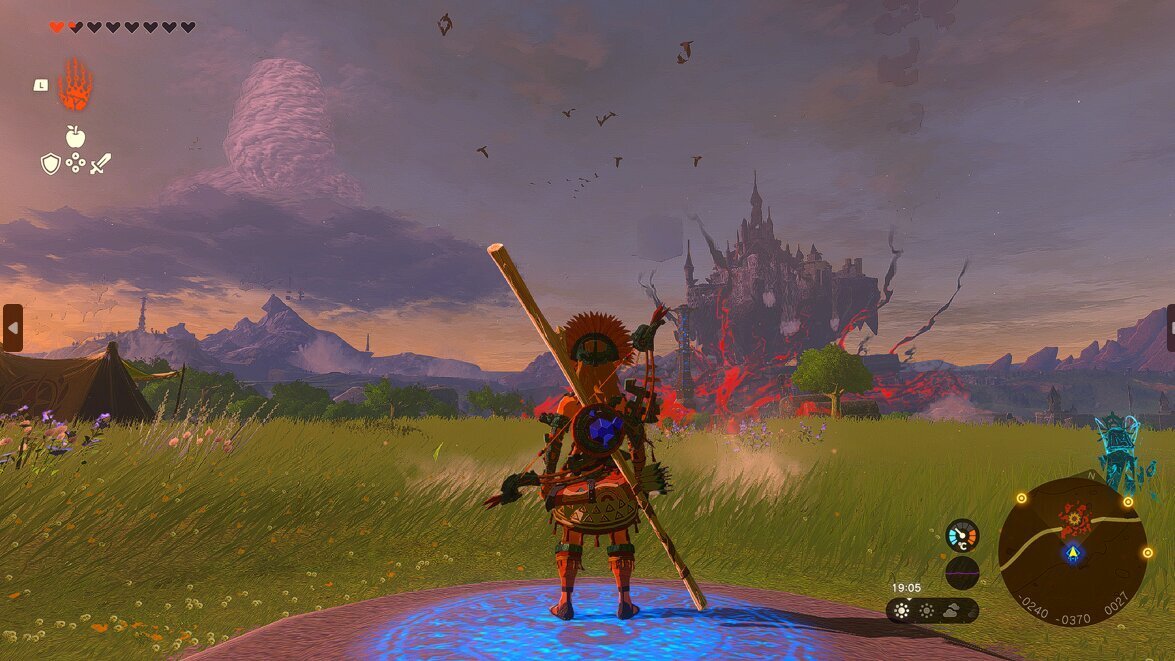Open the shield quick-select icon
Viewport: 1175px width, 661px height.
tap(50, 163)
